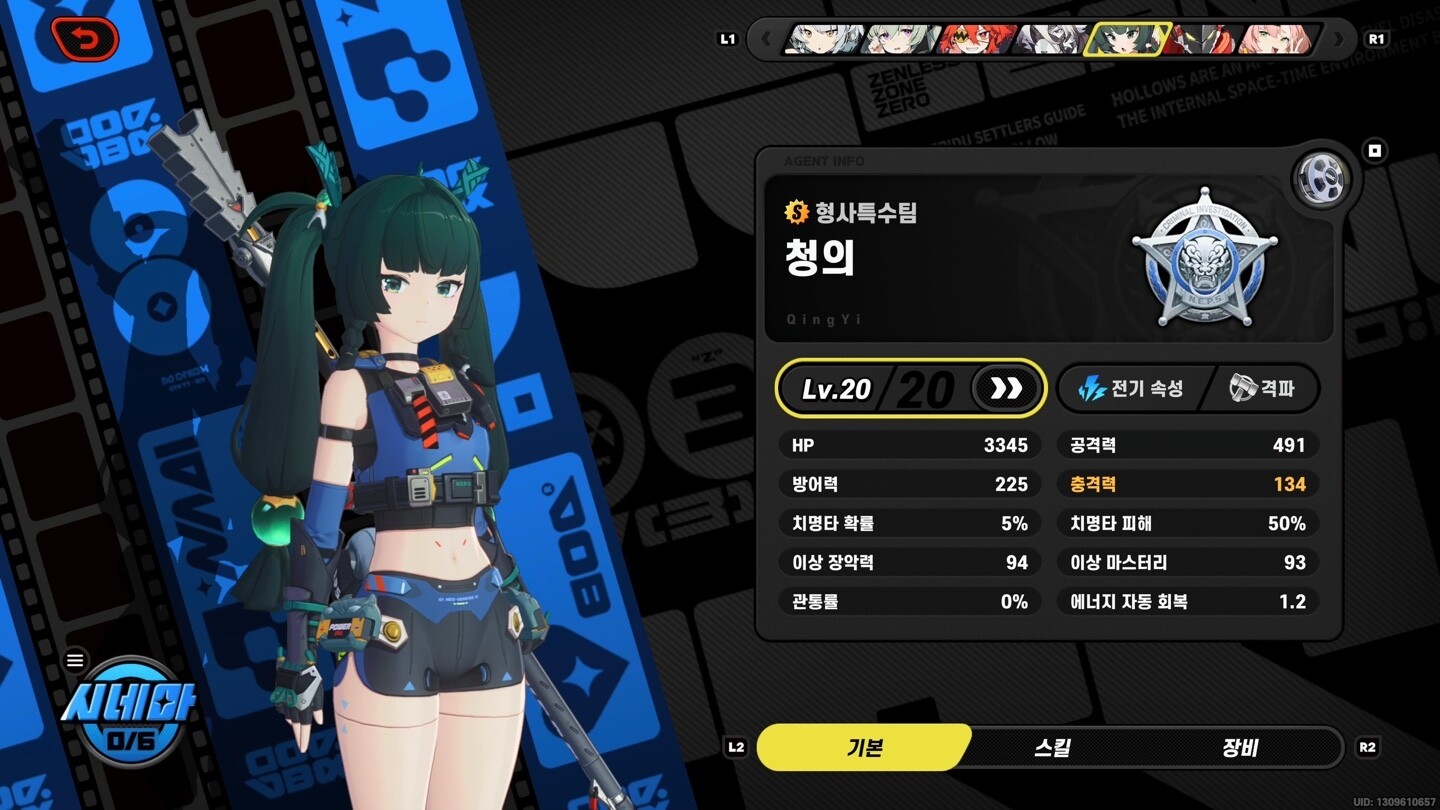Go back using the red return button
This screenshot has width=1440, height=810.
(x=85, y=39)
